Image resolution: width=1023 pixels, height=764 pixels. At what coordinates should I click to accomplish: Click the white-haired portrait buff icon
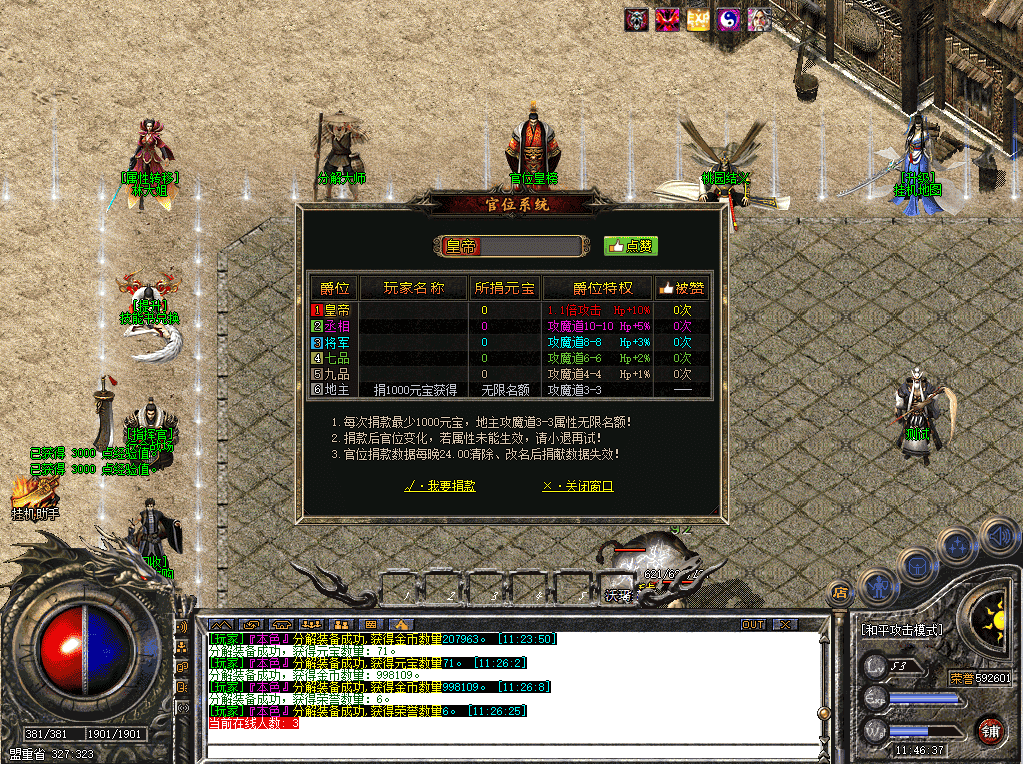(x=759, y=20)
